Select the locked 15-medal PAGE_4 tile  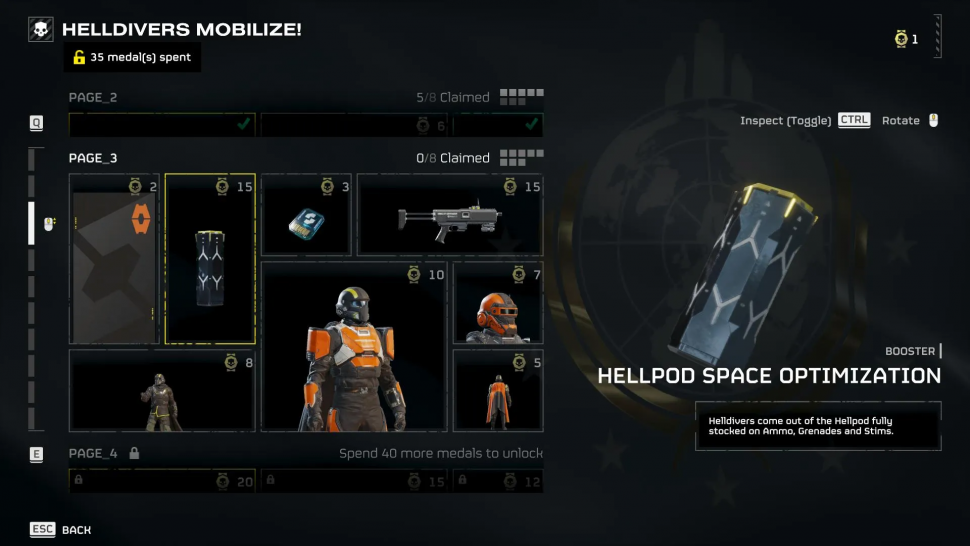[353, 481]
